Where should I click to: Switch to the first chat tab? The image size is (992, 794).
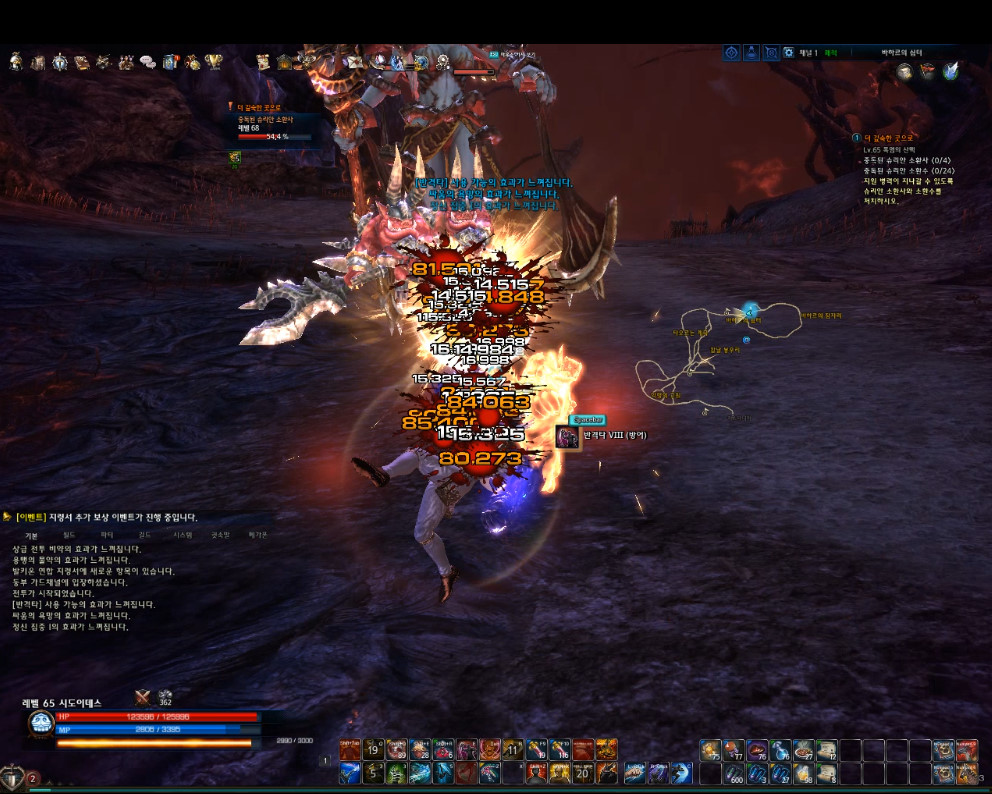[31, 535]
